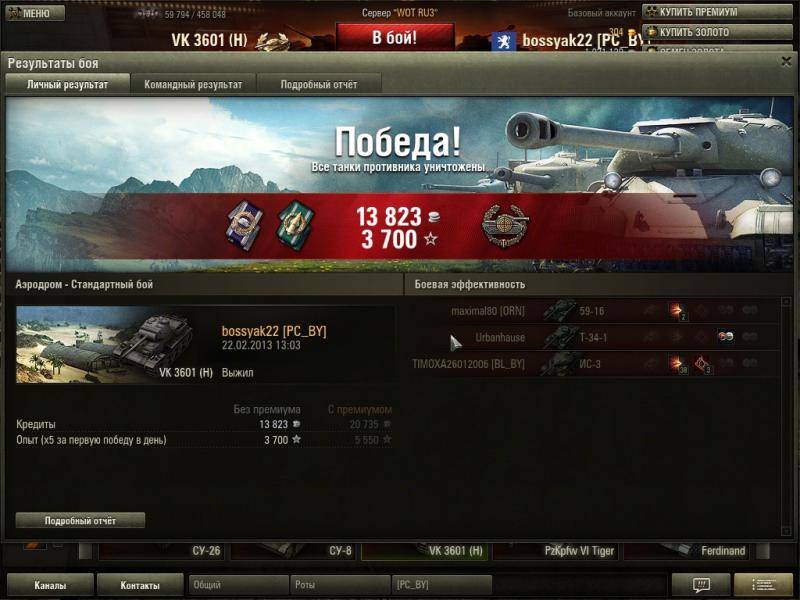800x600 pixels.
Task: Open the Контакты list
Action: 140,585
